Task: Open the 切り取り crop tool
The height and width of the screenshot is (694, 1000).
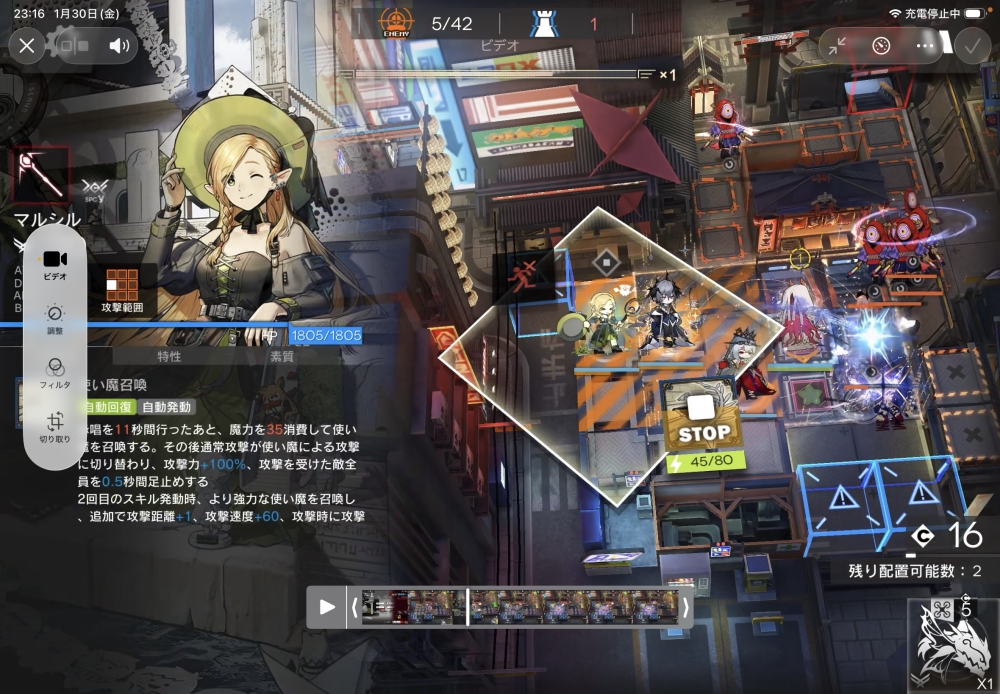Action: 55,427
